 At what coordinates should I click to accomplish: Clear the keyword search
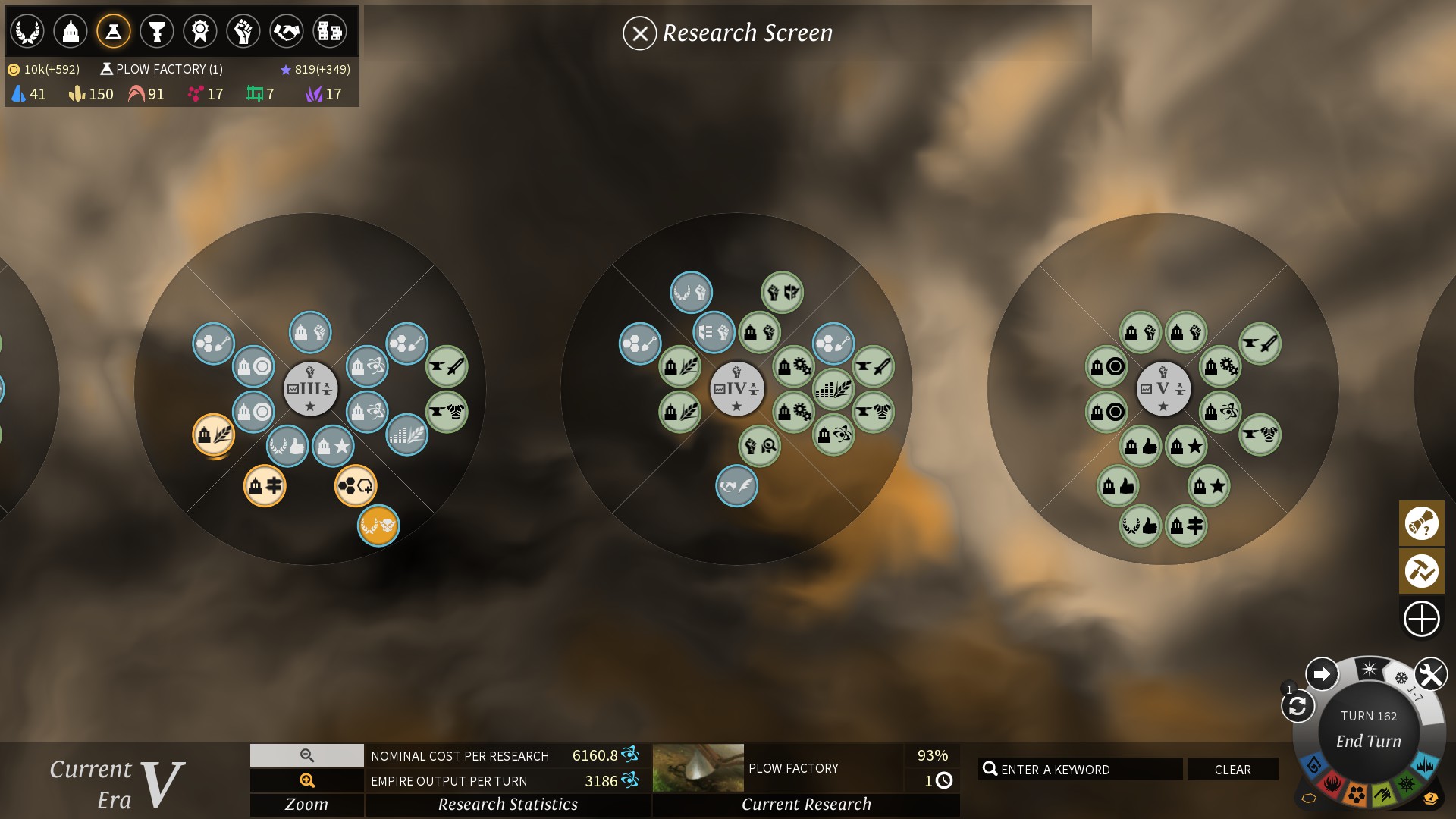[x=1232, y=770]
